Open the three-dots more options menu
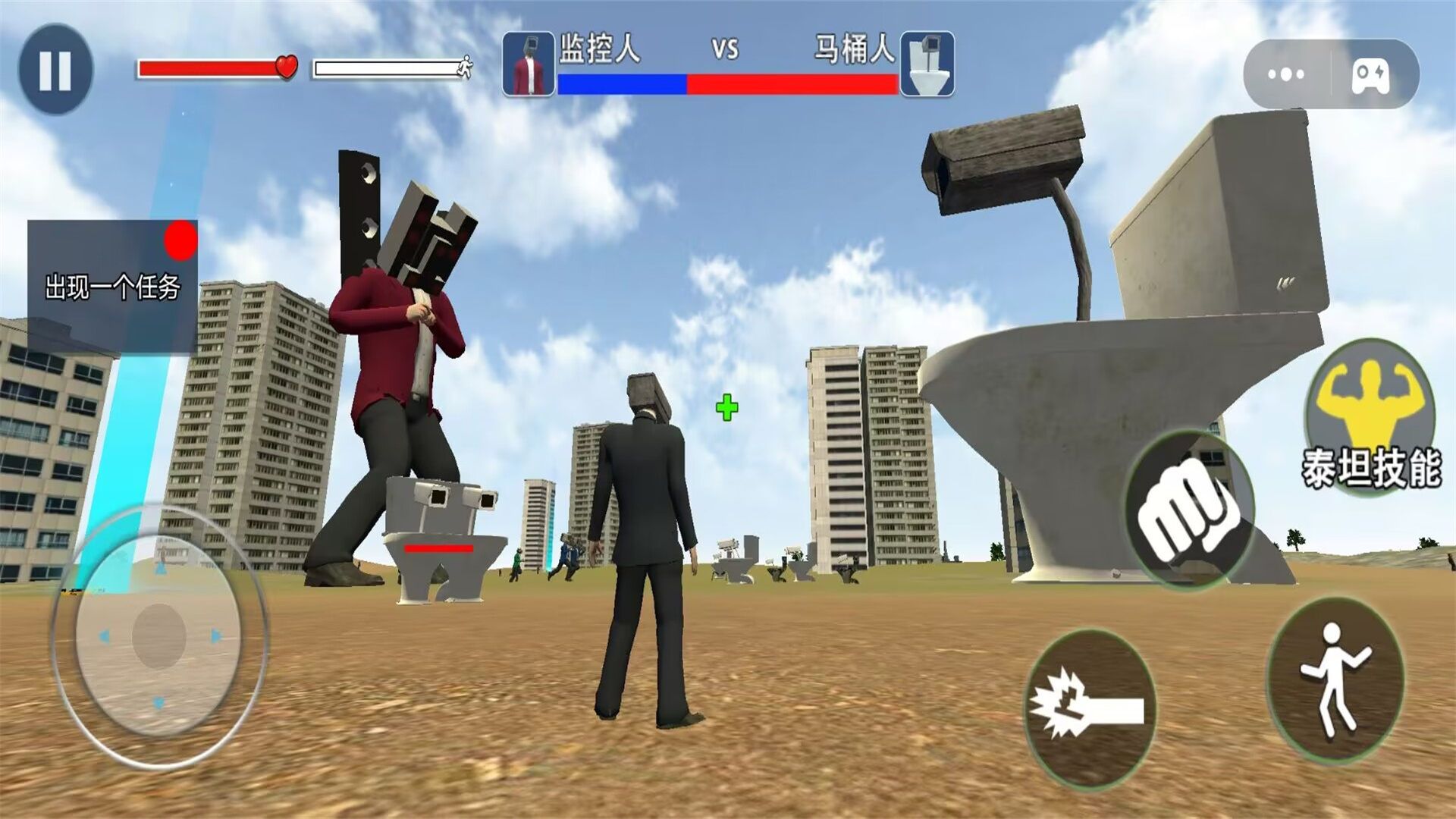 (1286, 74)
